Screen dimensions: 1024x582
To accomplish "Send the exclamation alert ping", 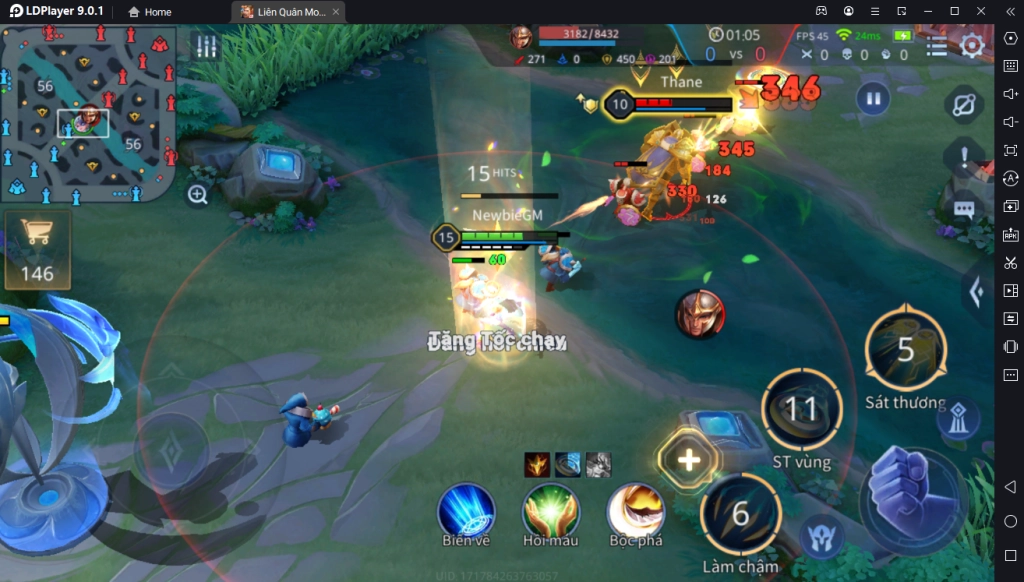I will pos(964,157).
